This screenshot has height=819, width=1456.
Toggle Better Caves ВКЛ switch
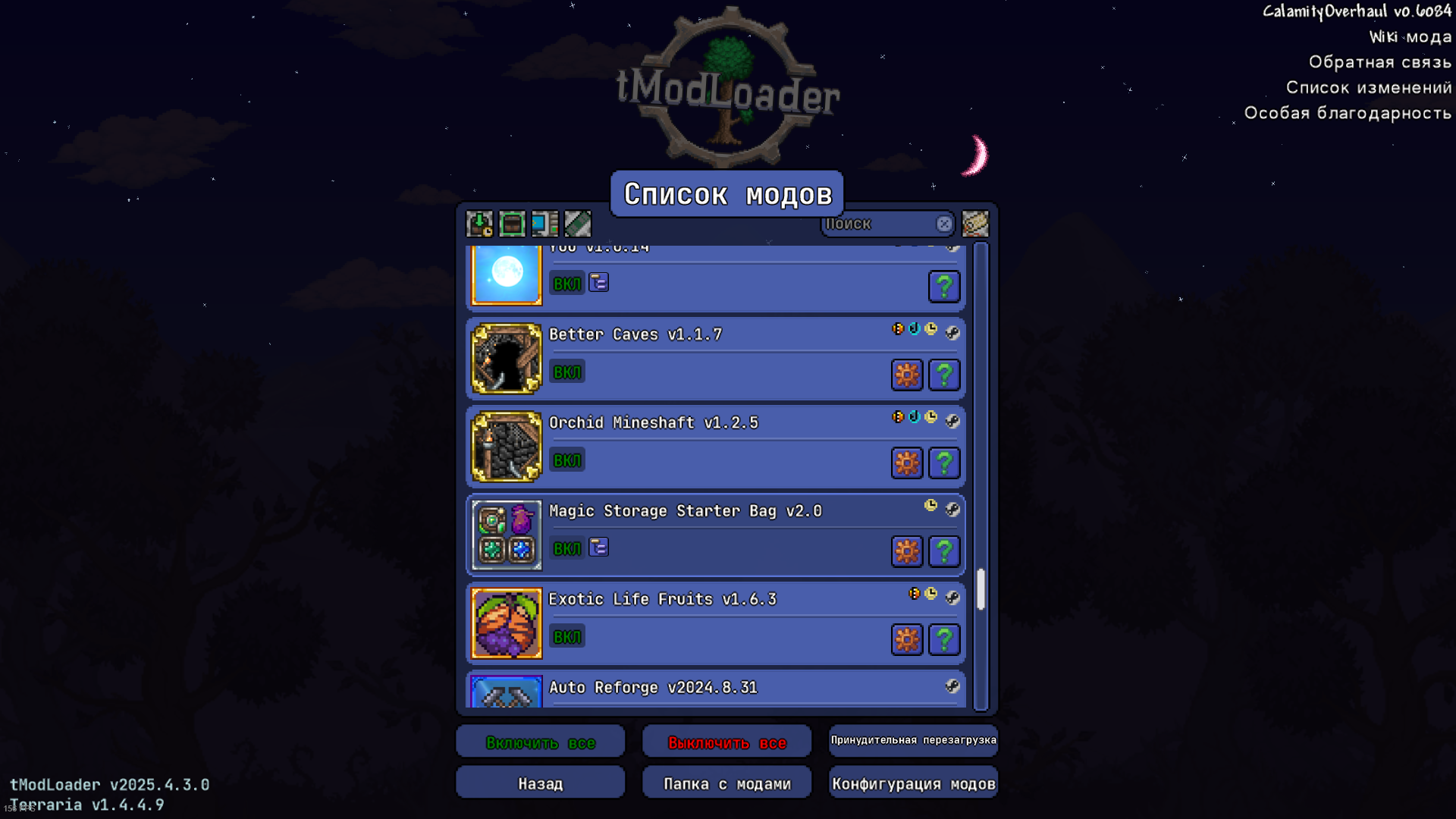(566, 372)
